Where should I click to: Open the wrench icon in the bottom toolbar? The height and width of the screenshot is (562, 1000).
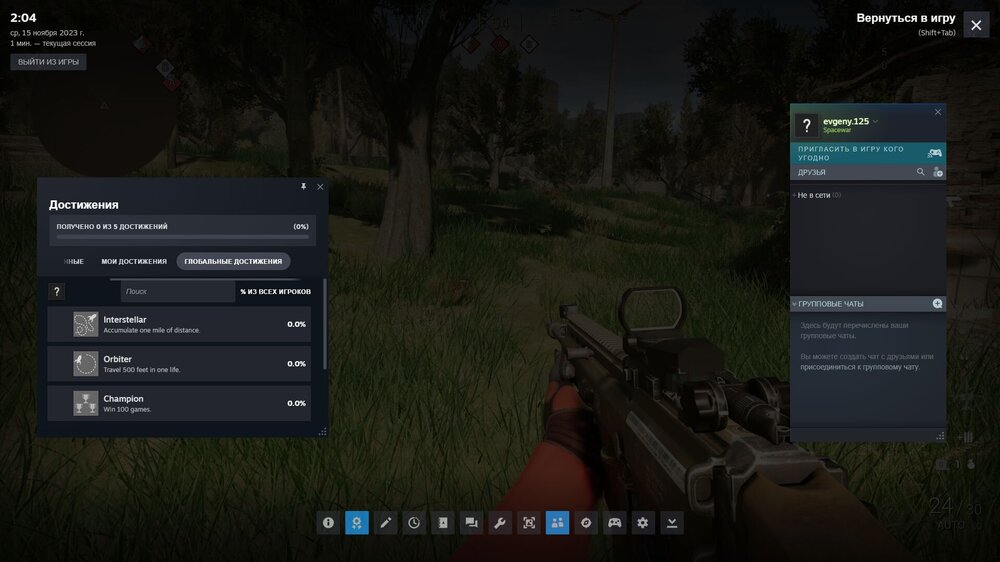pos(500,522)
